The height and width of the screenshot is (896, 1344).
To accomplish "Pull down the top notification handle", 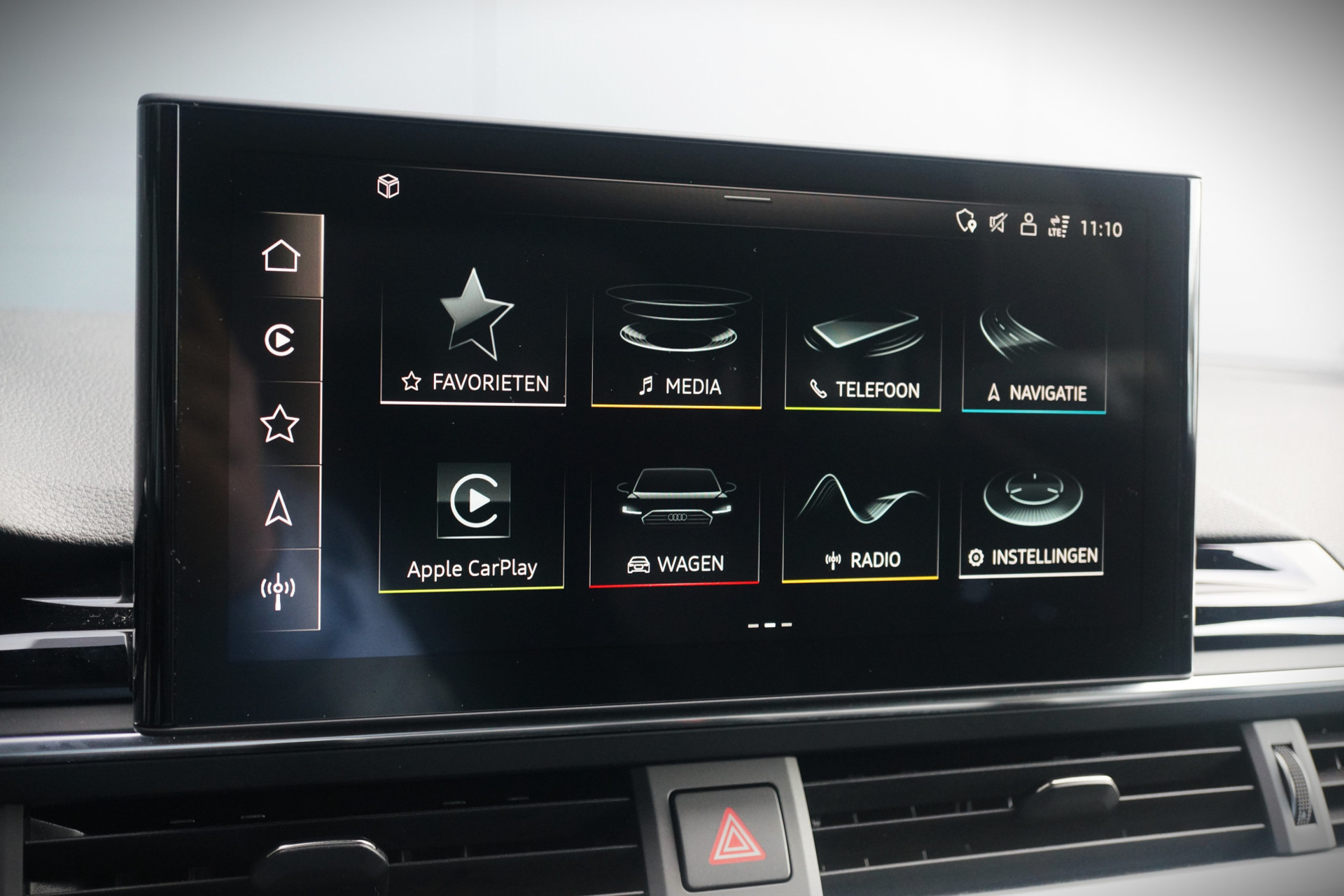I will tap(747, 199).
